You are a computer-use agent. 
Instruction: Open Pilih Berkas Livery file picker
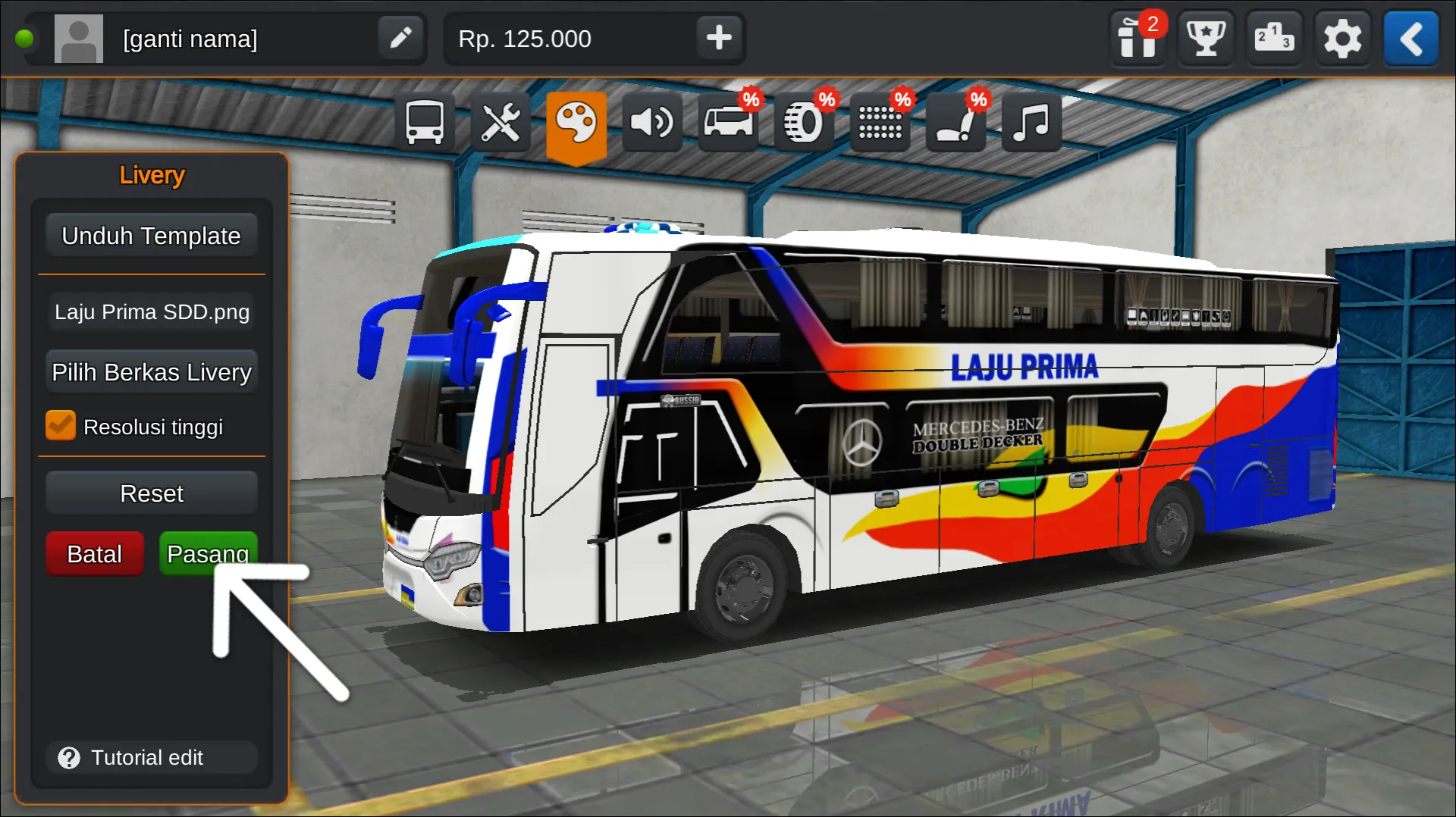tap(151, 371)
